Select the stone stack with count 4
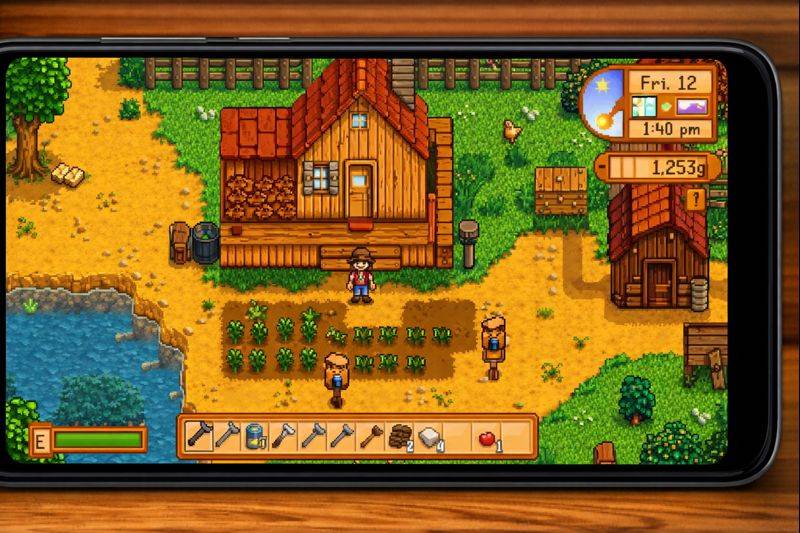The height and width of the screenshot is (533, 800). click(x=429, y=436)
